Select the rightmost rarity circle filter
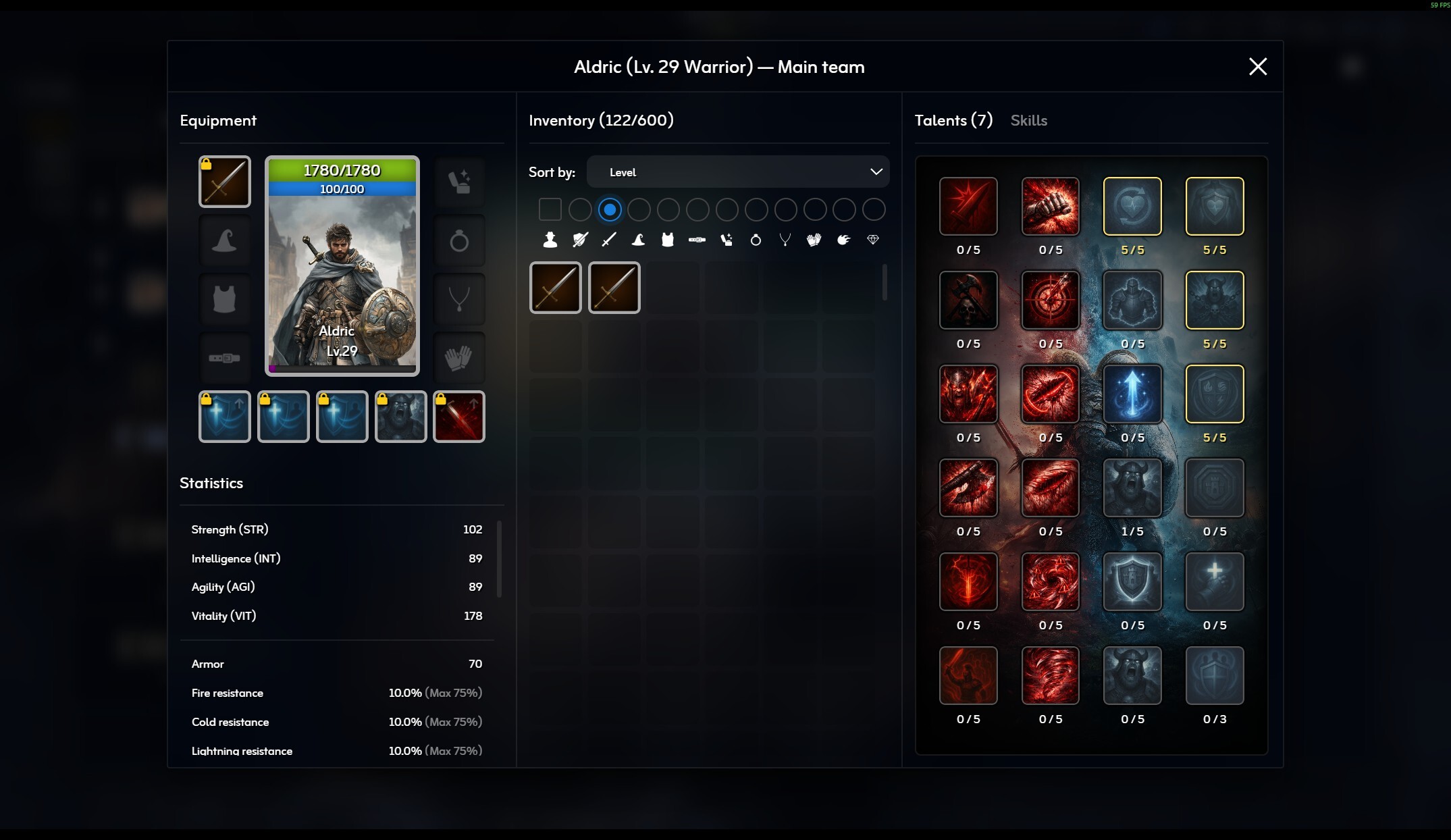Image resolution: width=1451 pixels, height=840 pixels. coord(874,209)
